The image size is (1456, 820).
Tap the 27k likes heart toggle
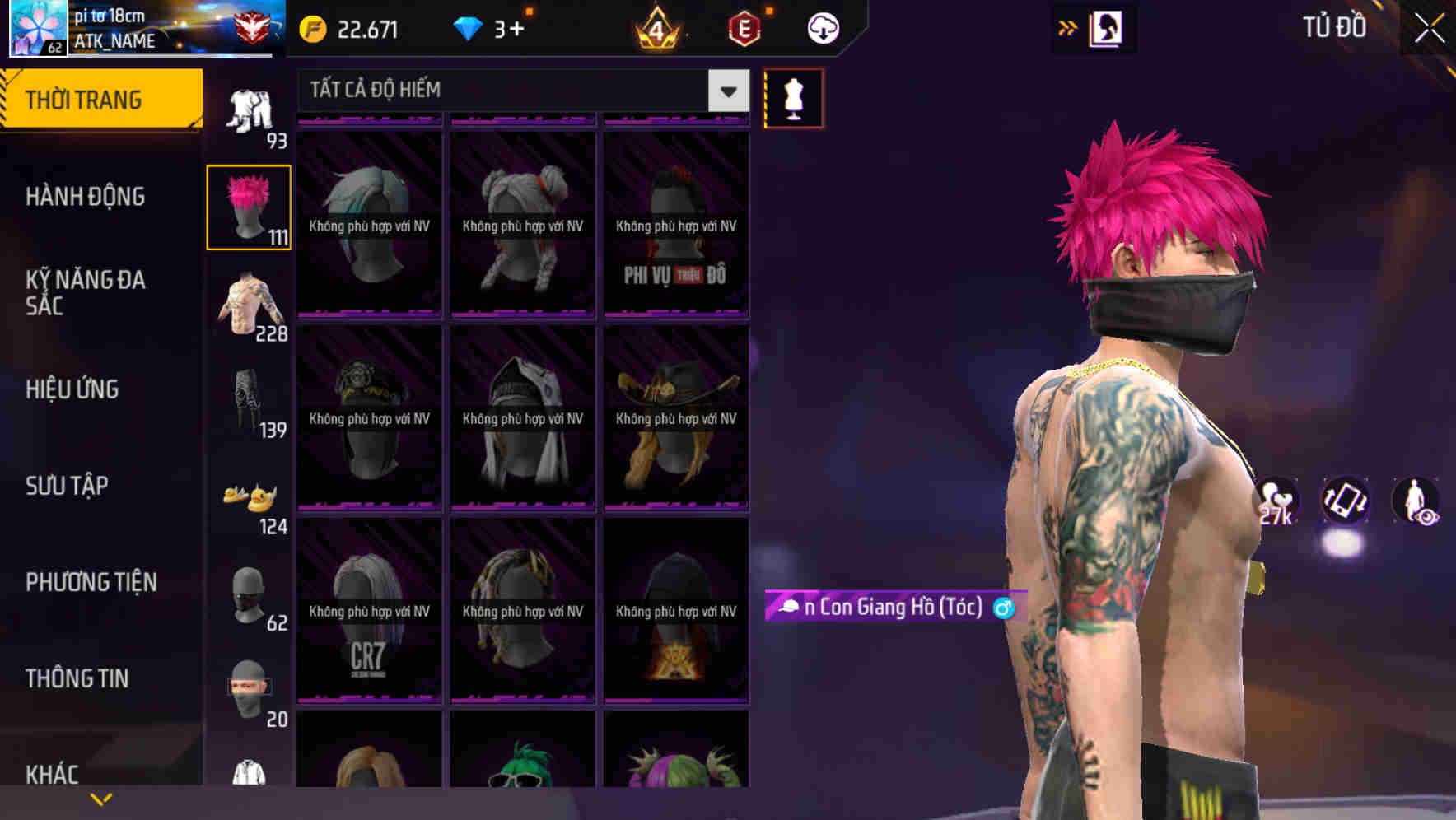pyautogui.click(x=1276, y=497)
